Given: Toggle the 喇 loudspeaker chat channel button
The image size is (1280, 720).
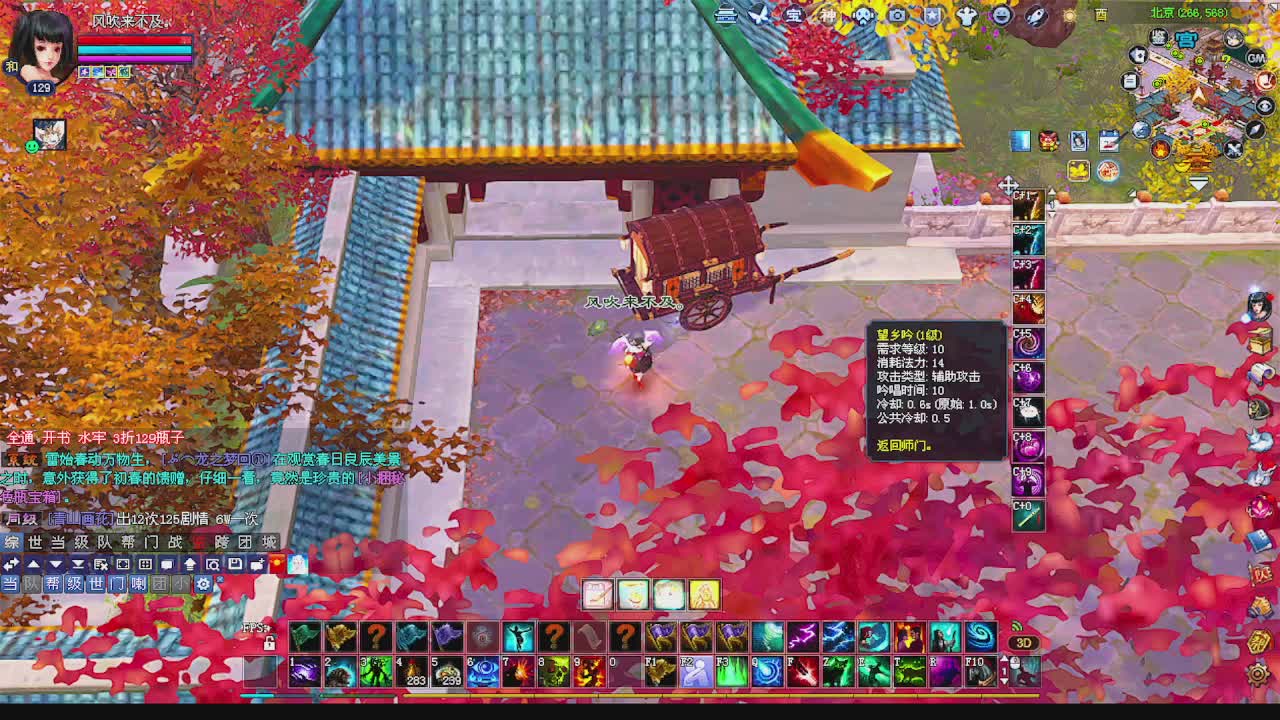Looking at the screenshot, I should 136,583.
